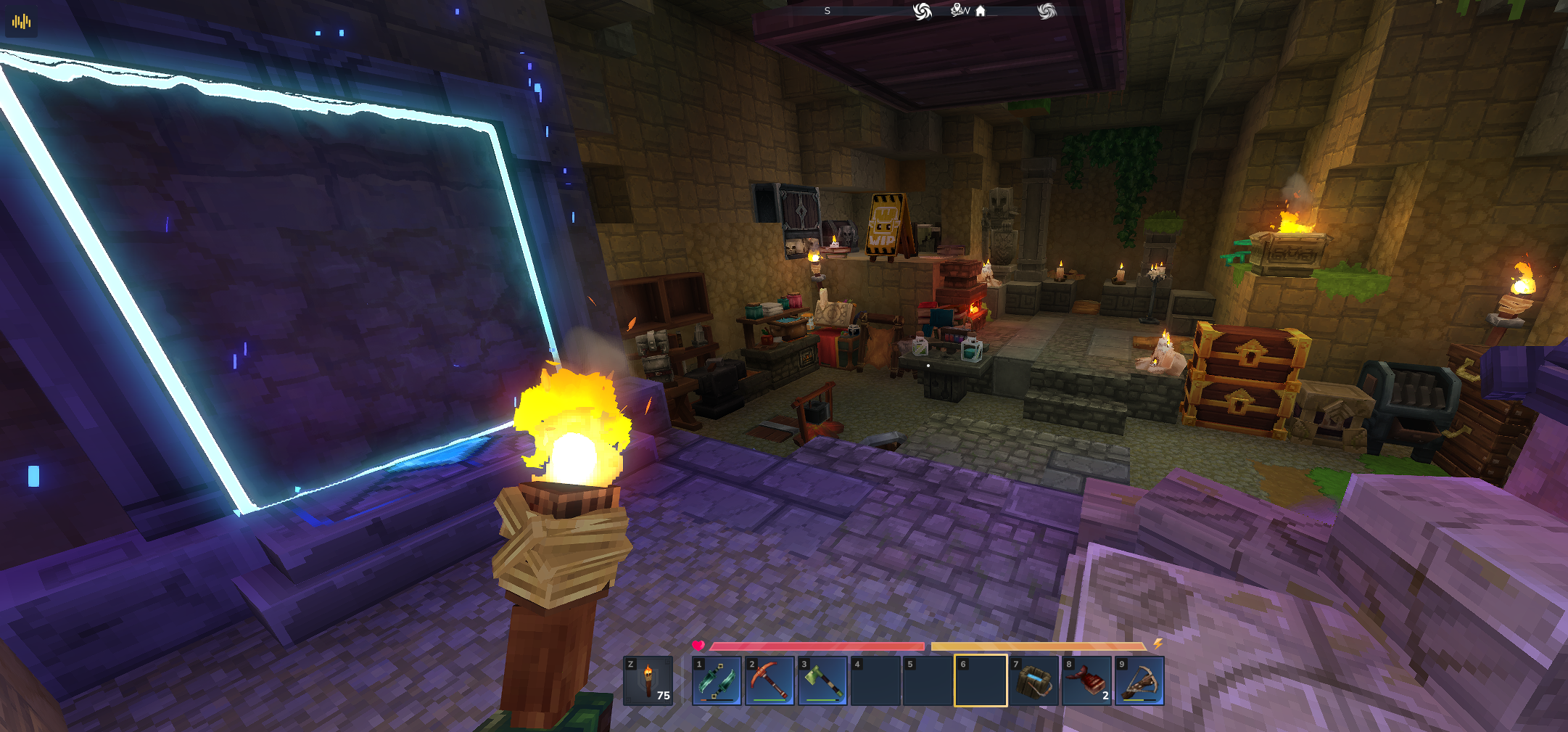
Task: Equip the twin daggers in slot 1
Action: pyautogui.click(x=717, y=680)
